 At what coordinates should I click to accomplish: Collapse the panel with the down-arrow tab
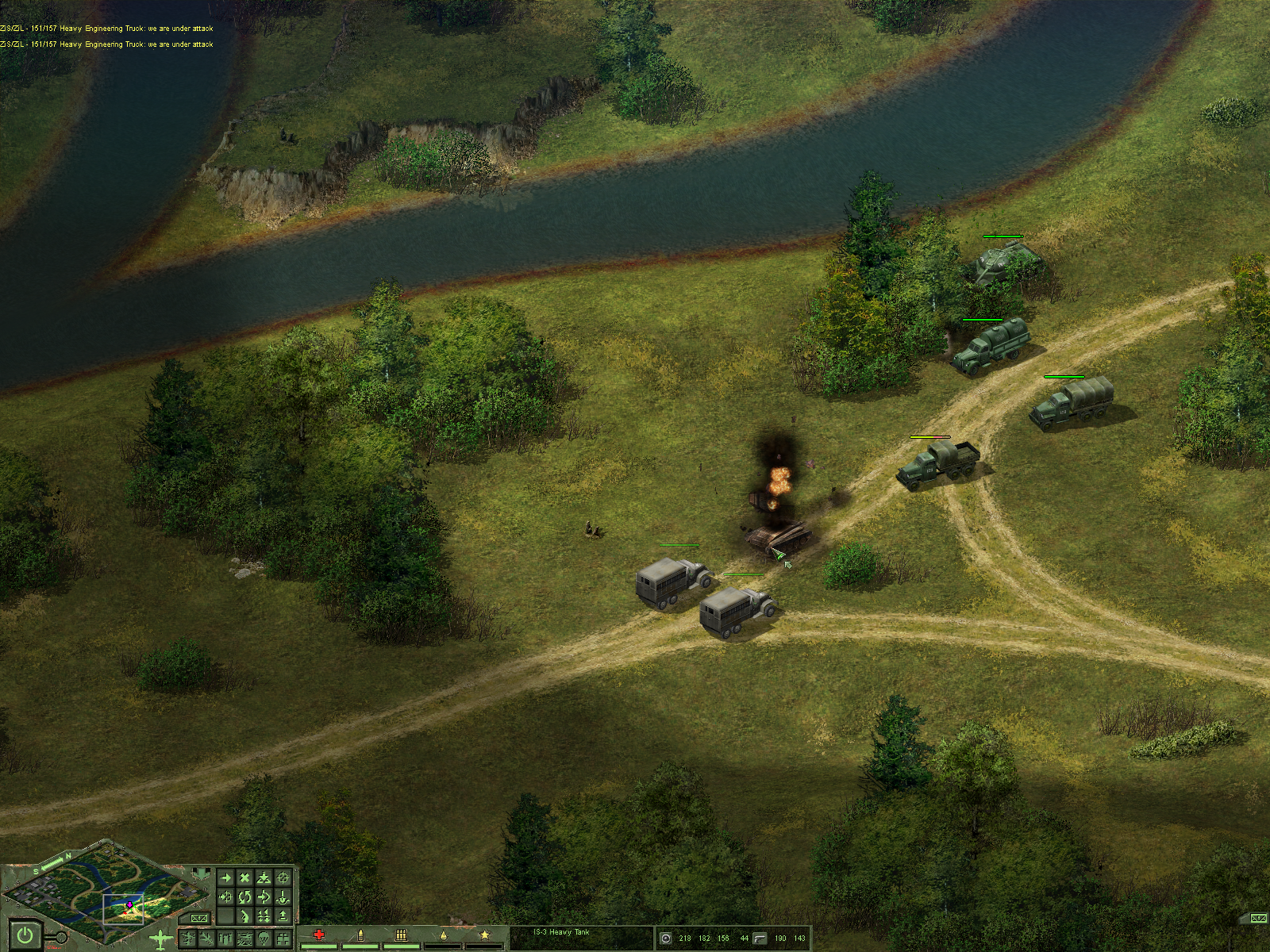coord(202,873)
